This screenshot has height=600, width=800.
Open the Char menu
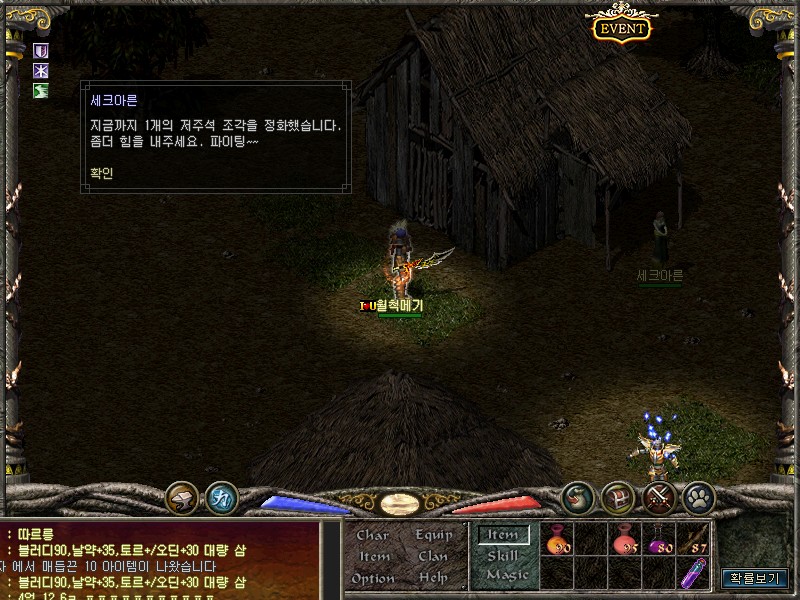pos(372,535)
